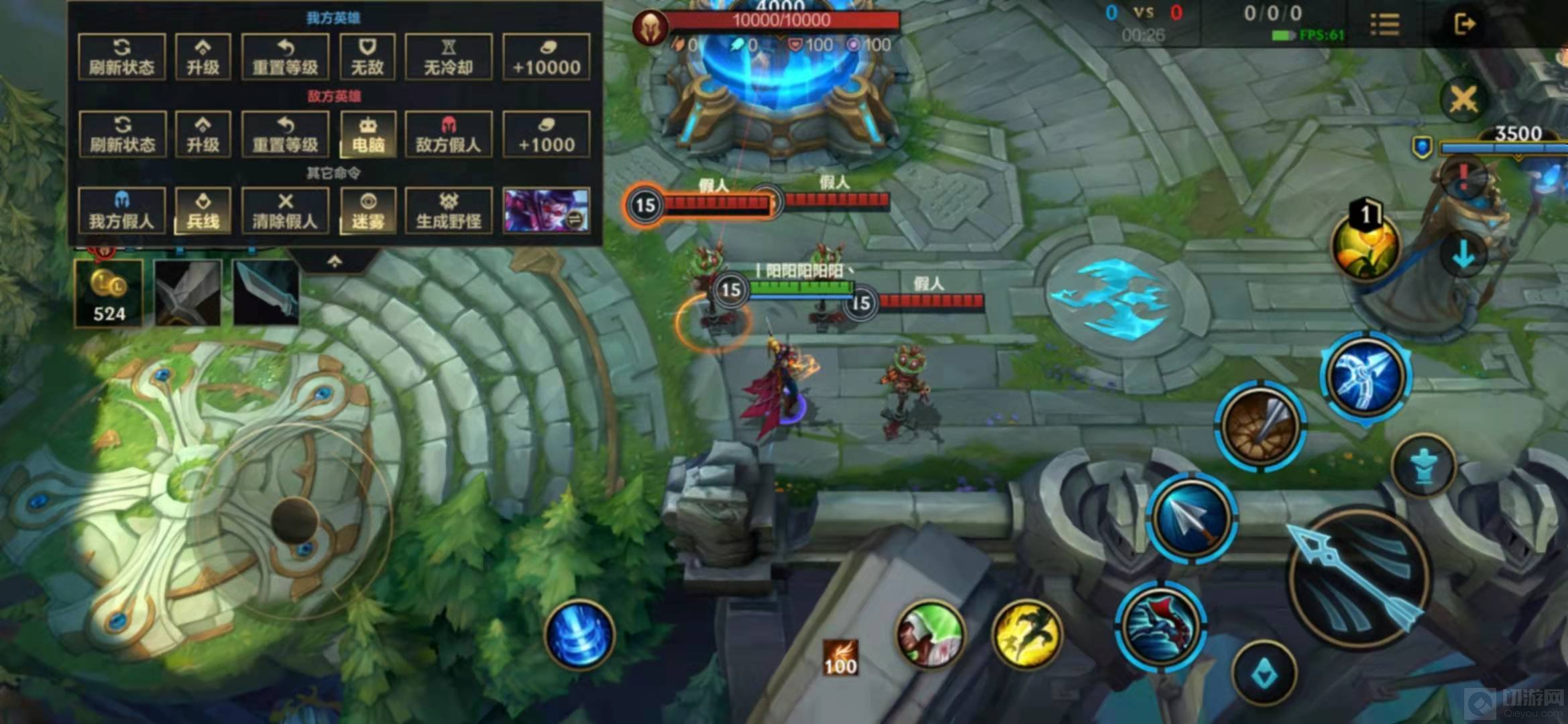Give the enemy hero +1000 gold

tap(547, 134)
